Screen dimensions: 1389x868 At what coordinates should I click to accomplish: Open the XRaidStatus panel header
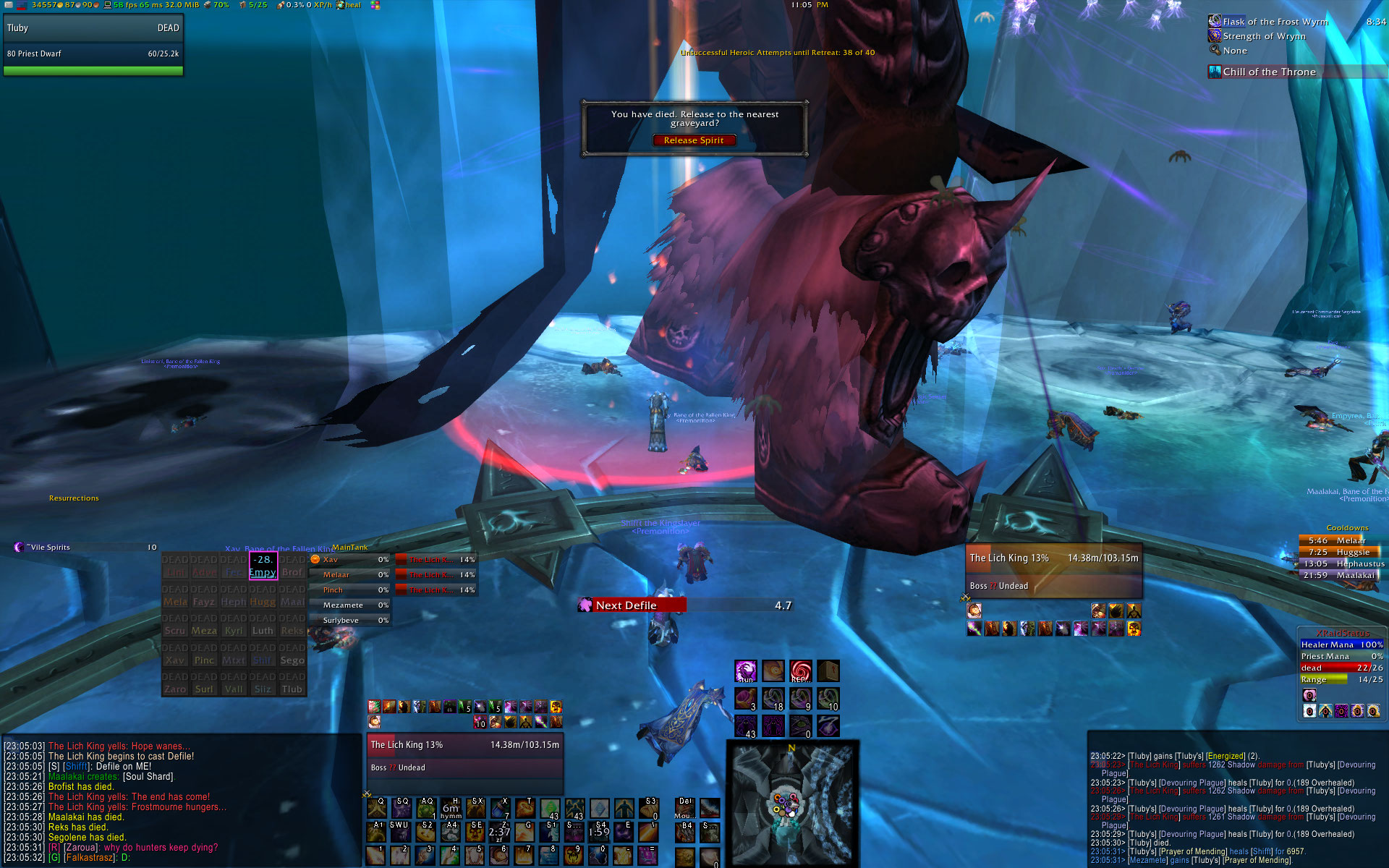pyautogui.click(x=1342, y=633)
